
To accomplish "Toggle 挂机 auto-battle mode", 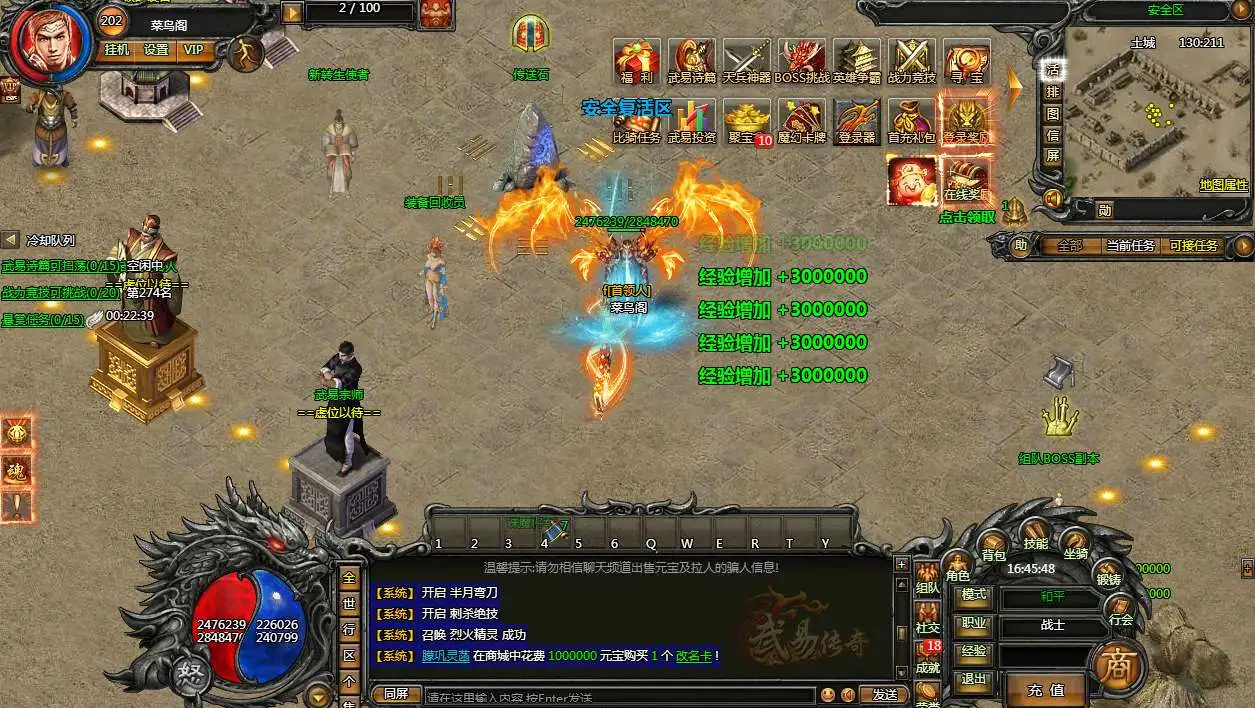I will point(117,49).
